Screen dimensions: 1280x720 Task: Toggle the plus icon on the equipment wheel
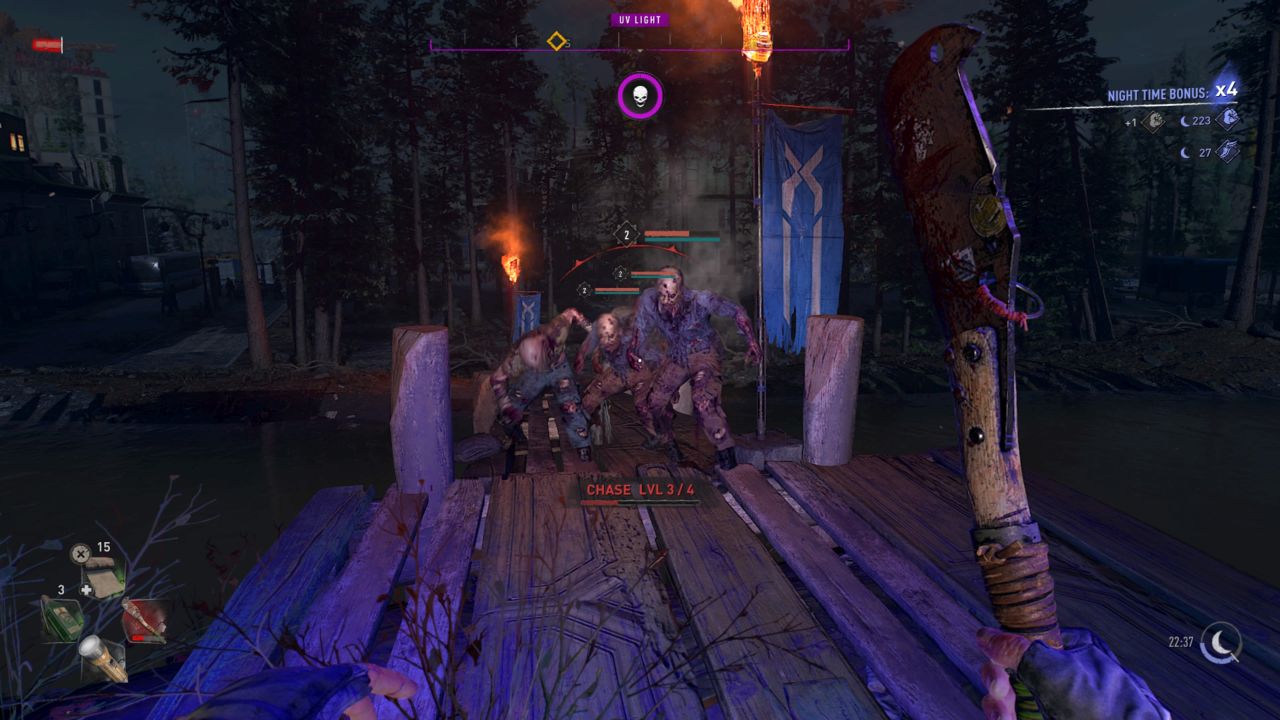point(86,590)
